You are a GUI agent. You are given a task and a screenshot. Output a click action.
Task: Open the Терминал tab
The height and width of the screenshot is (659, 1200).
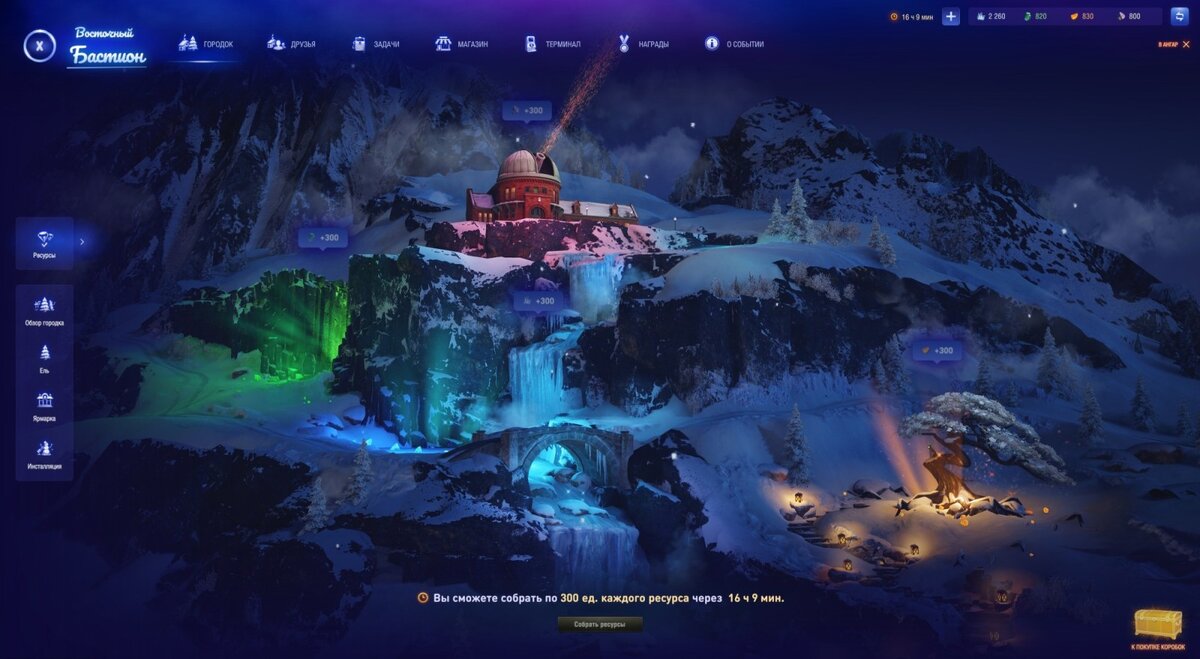tap(552, 44)
